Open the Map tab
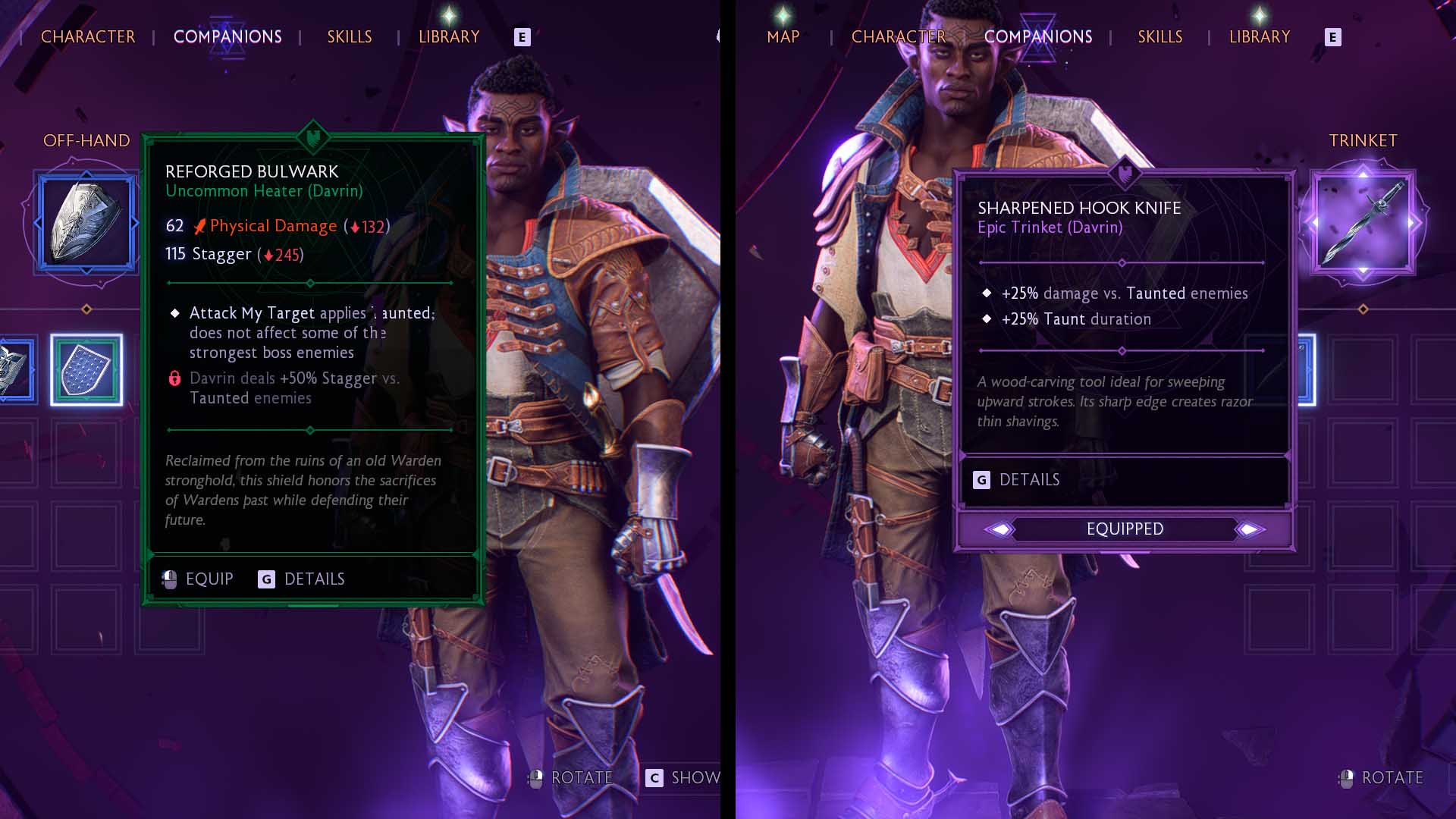The image size is (1456, 819). click(x=783, y=36)
